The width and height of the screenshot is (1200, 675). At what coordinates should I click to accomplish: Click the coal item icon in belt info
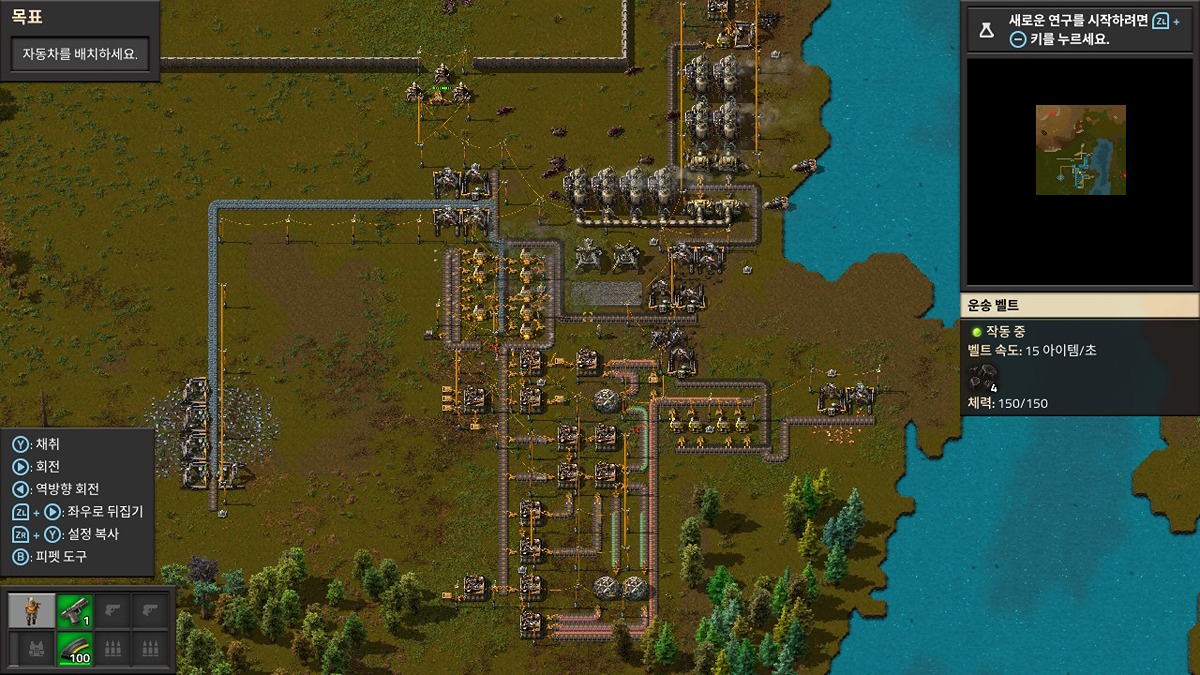pos(984,377)
